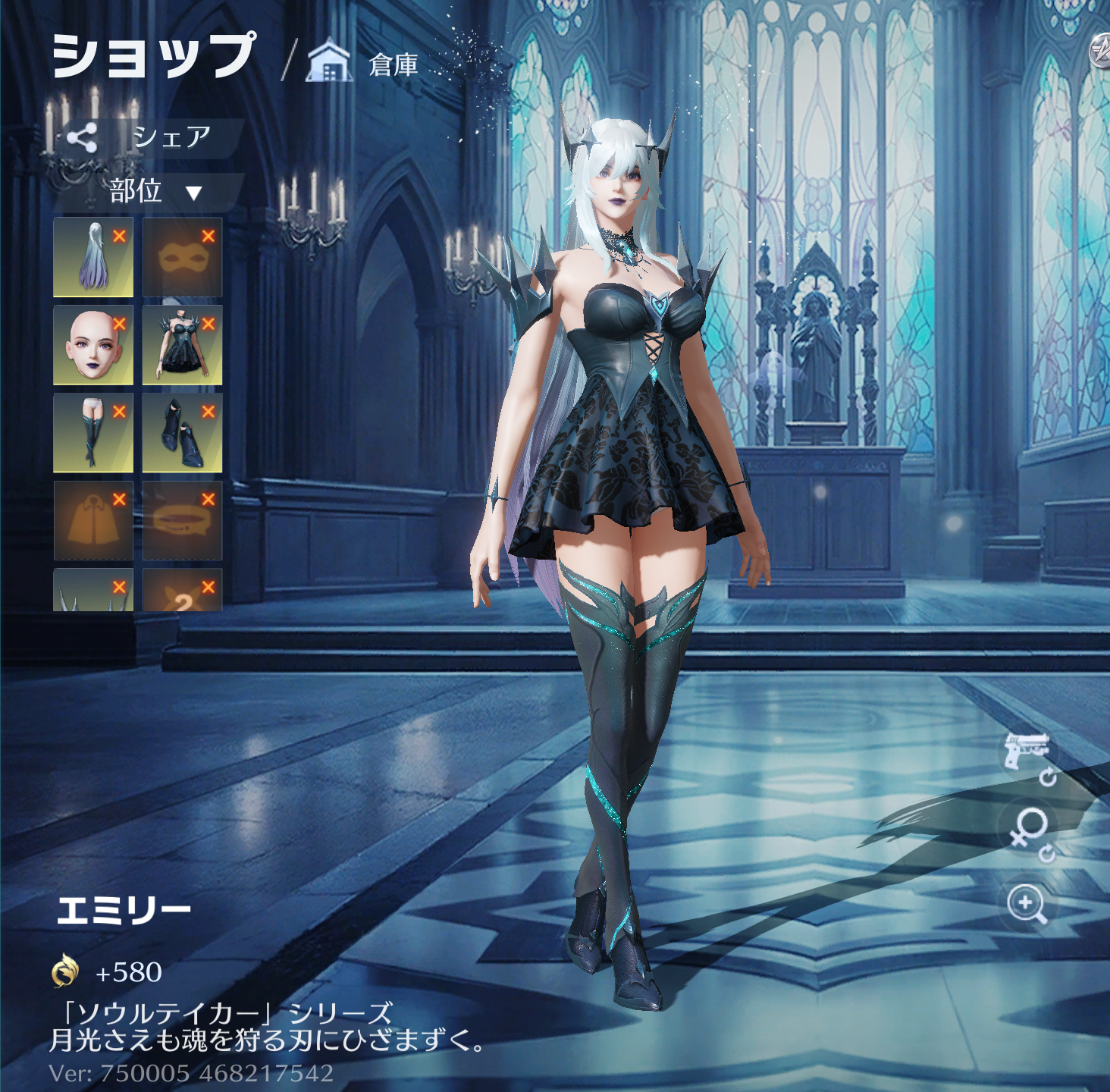
Task: Pick the thigh-high leggings slot
Action: click(92, 433)
